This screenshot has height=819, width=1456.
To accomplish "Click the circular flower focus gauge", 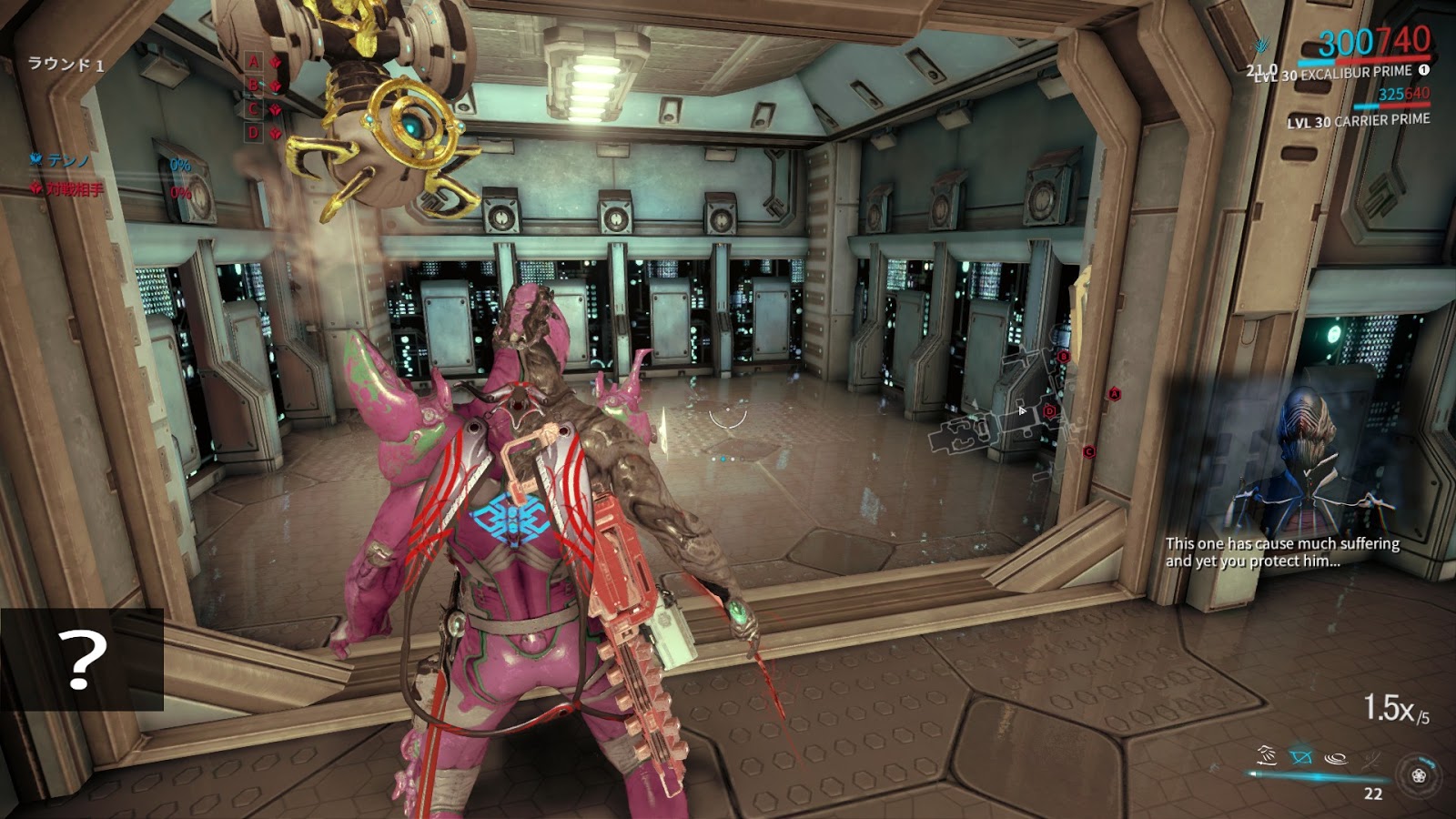I will [1418, 775].
